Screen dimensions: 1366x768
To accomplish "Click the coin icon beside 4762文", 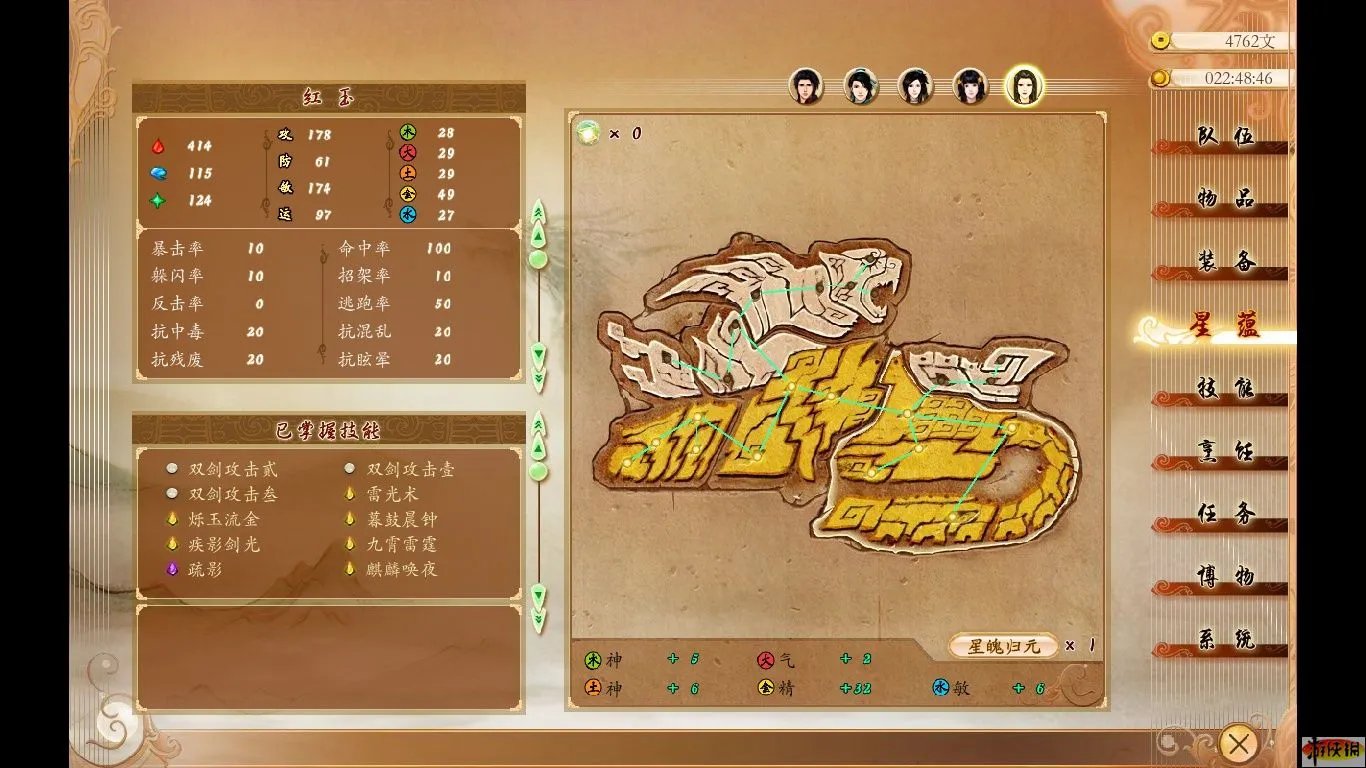I will [1163, 41].
